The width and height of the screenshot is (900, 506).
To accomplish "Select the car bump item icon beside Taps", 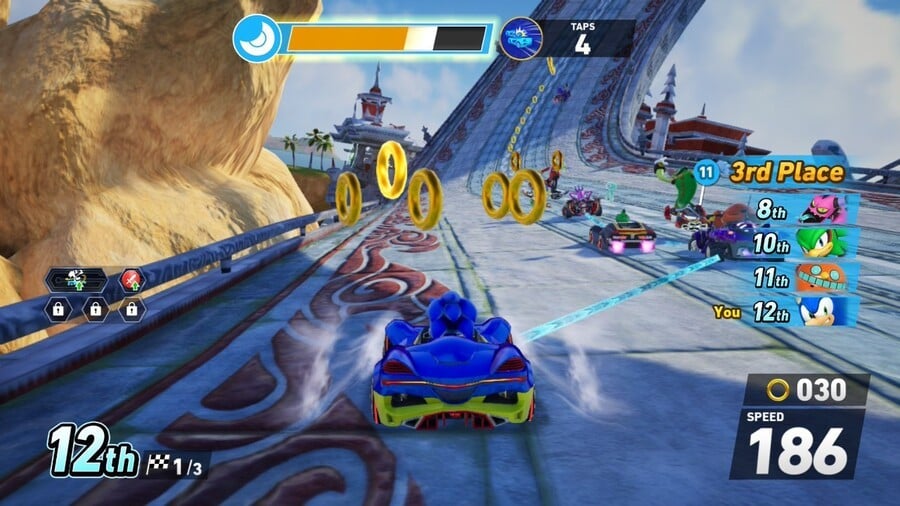I will [520, 39].
